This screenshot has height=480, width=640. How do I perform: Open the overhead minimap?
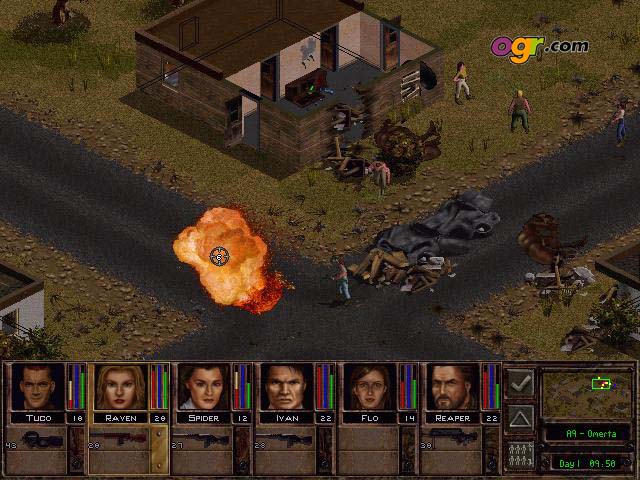coord(586,392)
